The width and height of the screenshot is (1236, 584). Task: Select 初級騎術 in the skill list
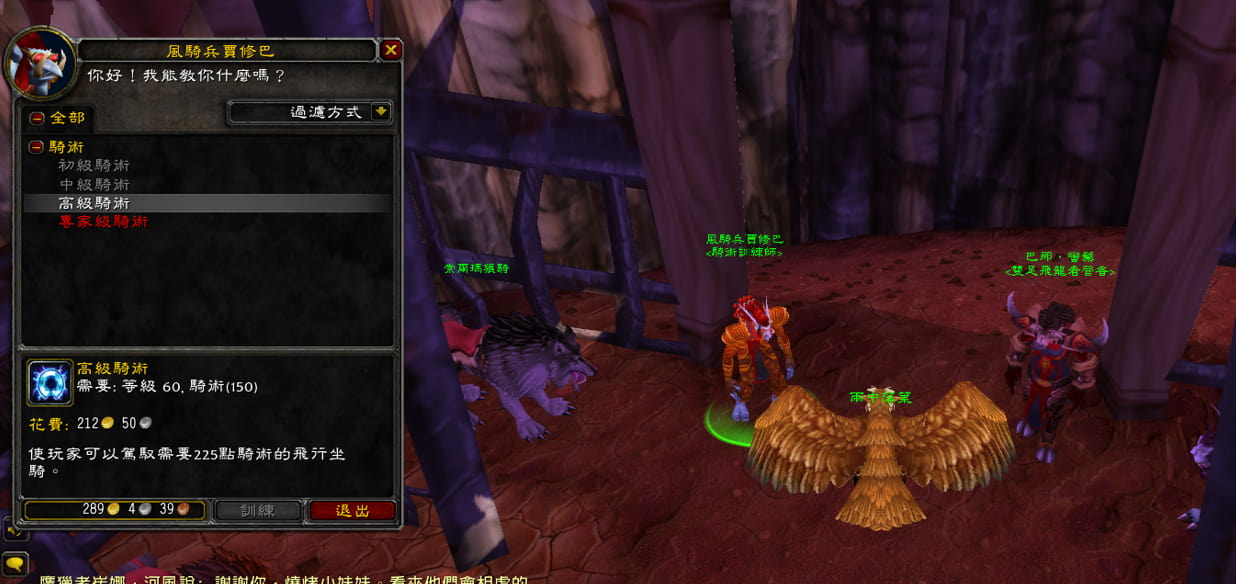click(x=93, y=166)
